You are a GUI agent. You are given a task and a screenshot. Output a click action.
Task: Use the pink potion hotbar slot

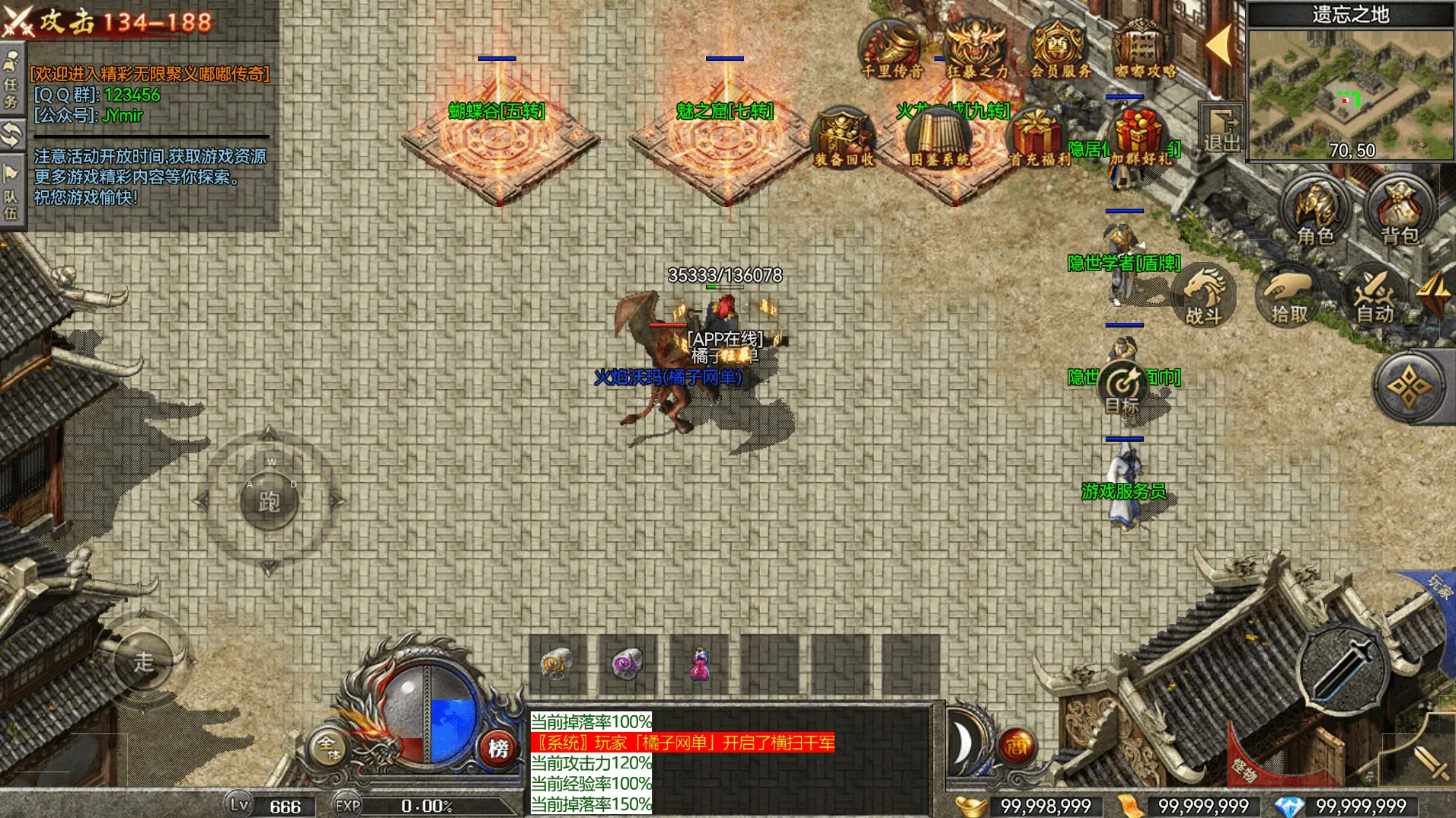point(700,664)
